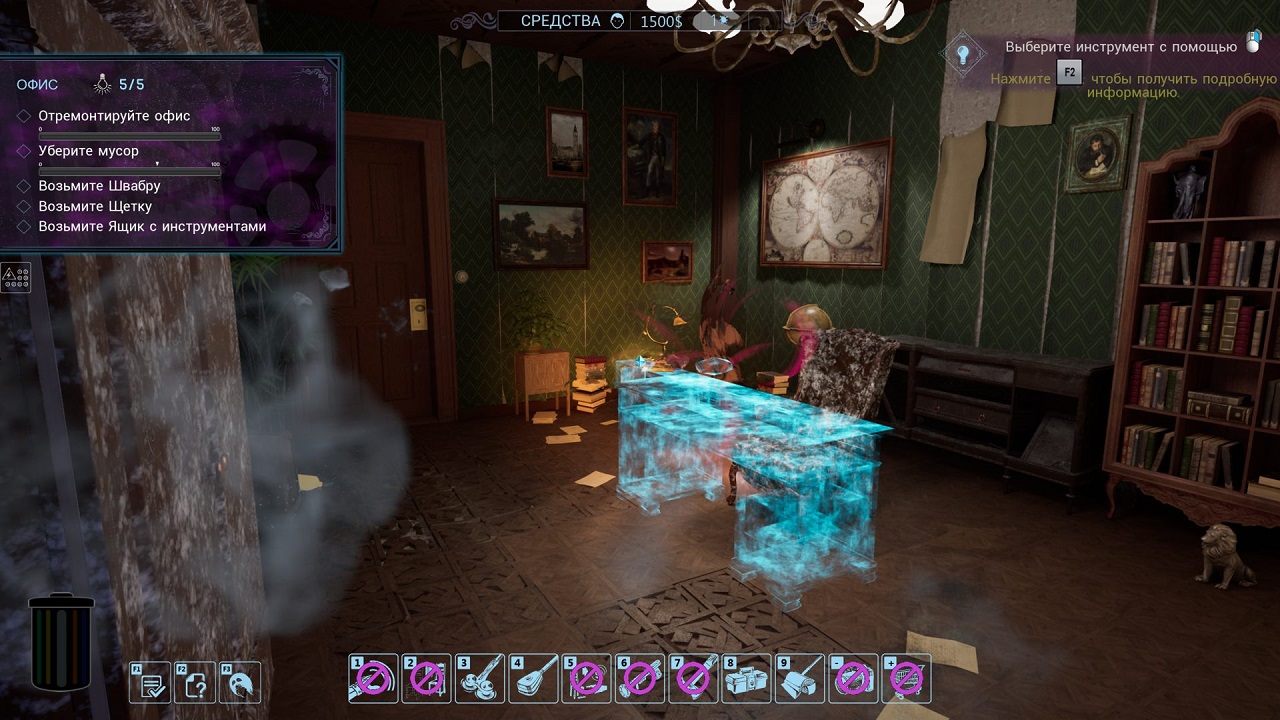The height and width of the screenshot is (720, 1280).
Task: Select the brush tool in hotbar slot 4
Action: coord(533,679)
